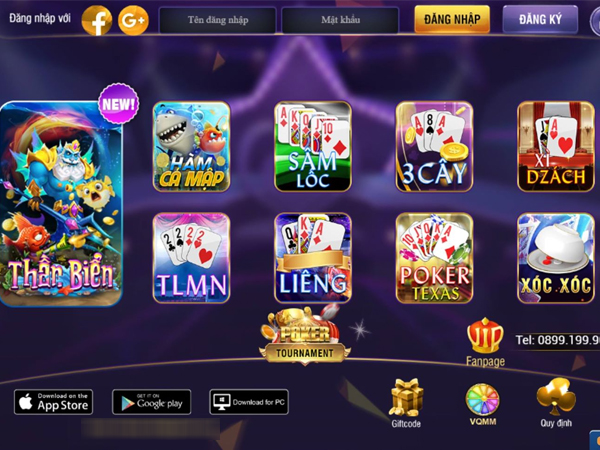Visit the VIP Fanpage icon
The image size is (600, 450).
485,338
